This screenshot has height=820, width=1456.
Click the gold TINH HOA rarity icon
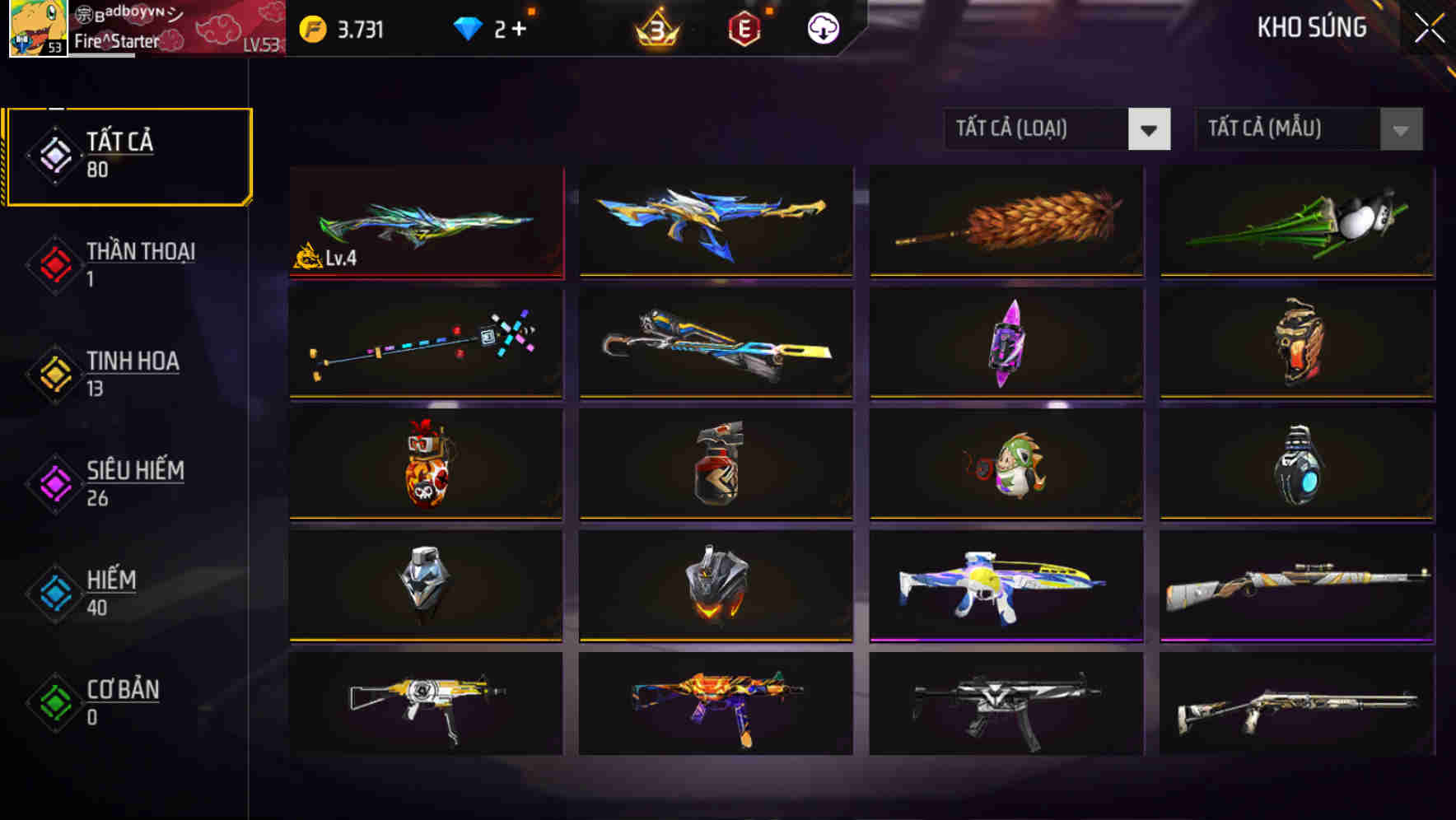tap(54, 375)
